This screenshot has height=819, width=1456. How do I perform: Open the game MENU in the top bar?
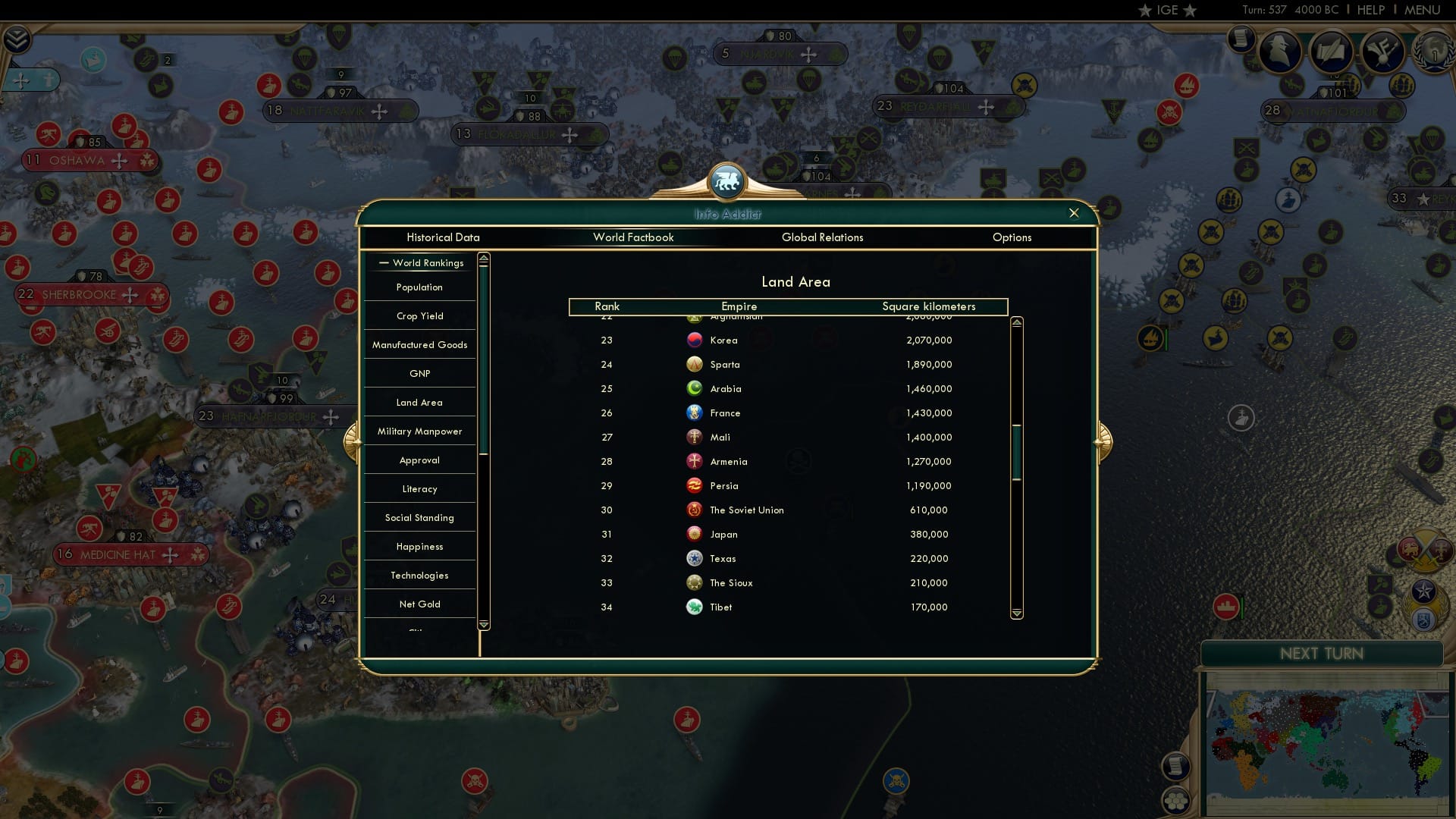[x=1421, y=10]
